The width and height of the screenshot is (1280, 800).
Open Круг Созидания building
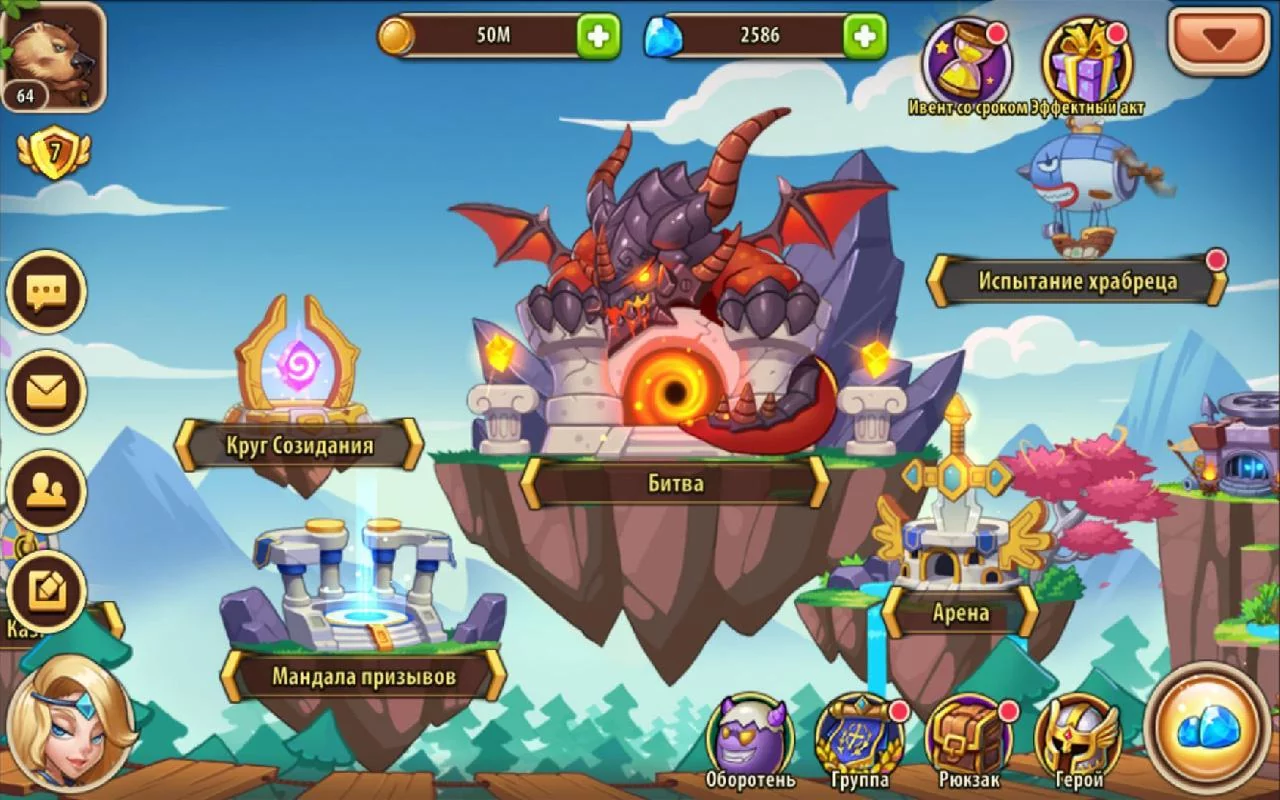(299, 445)
